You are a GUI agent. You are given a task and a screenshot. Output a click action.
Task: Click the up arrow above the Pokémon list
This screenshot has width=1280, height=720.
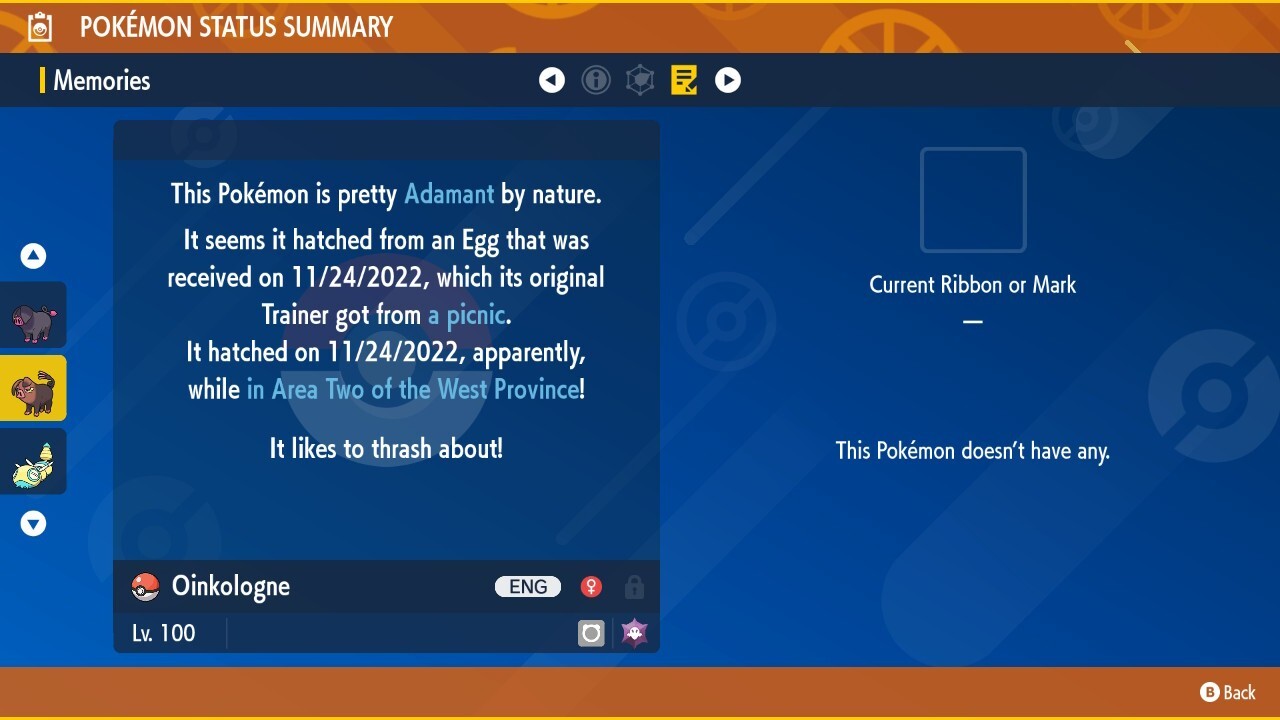(33, 255)
